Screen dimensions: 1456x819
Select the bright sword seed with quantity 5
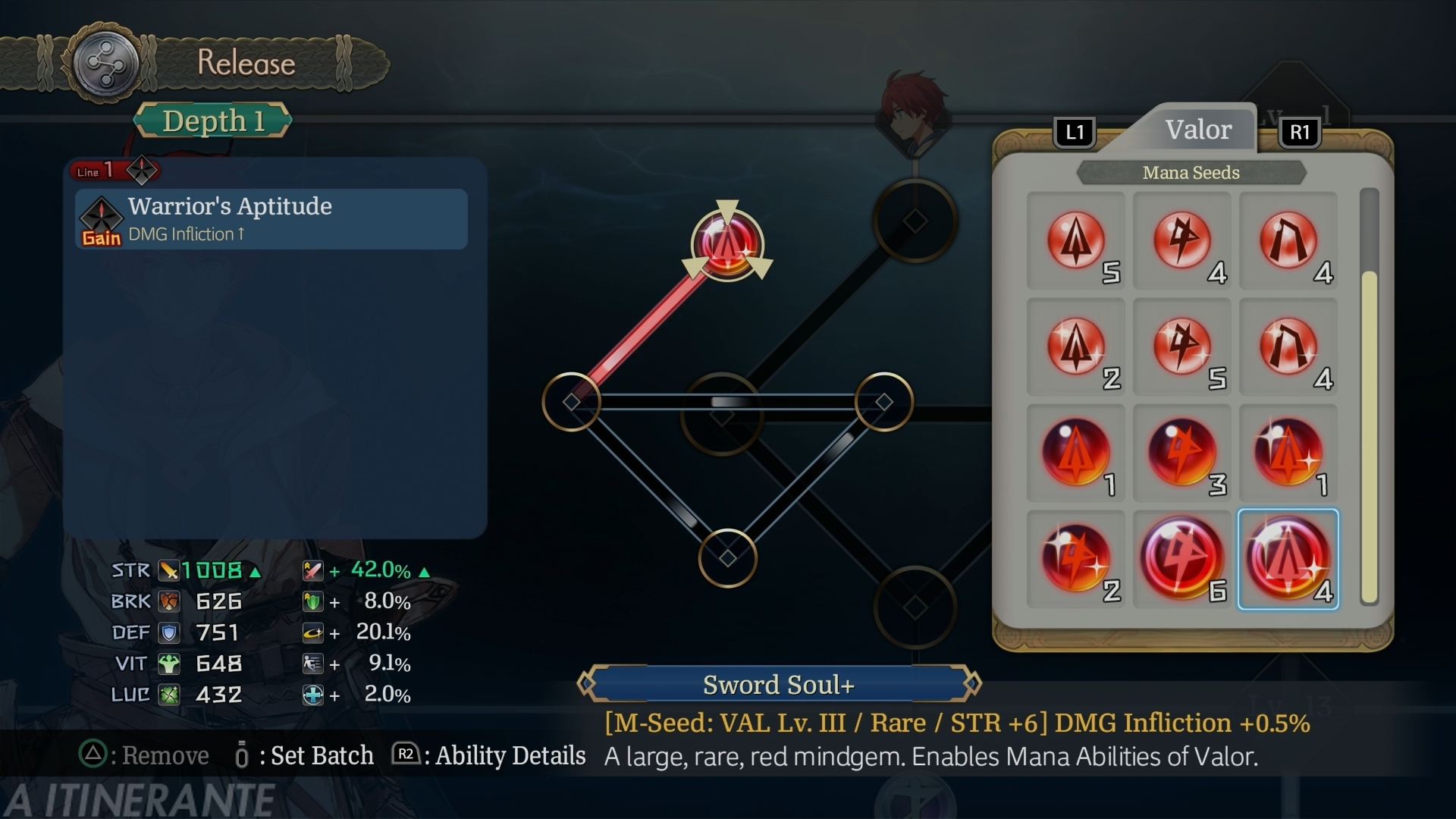(x=1075, y=241)
